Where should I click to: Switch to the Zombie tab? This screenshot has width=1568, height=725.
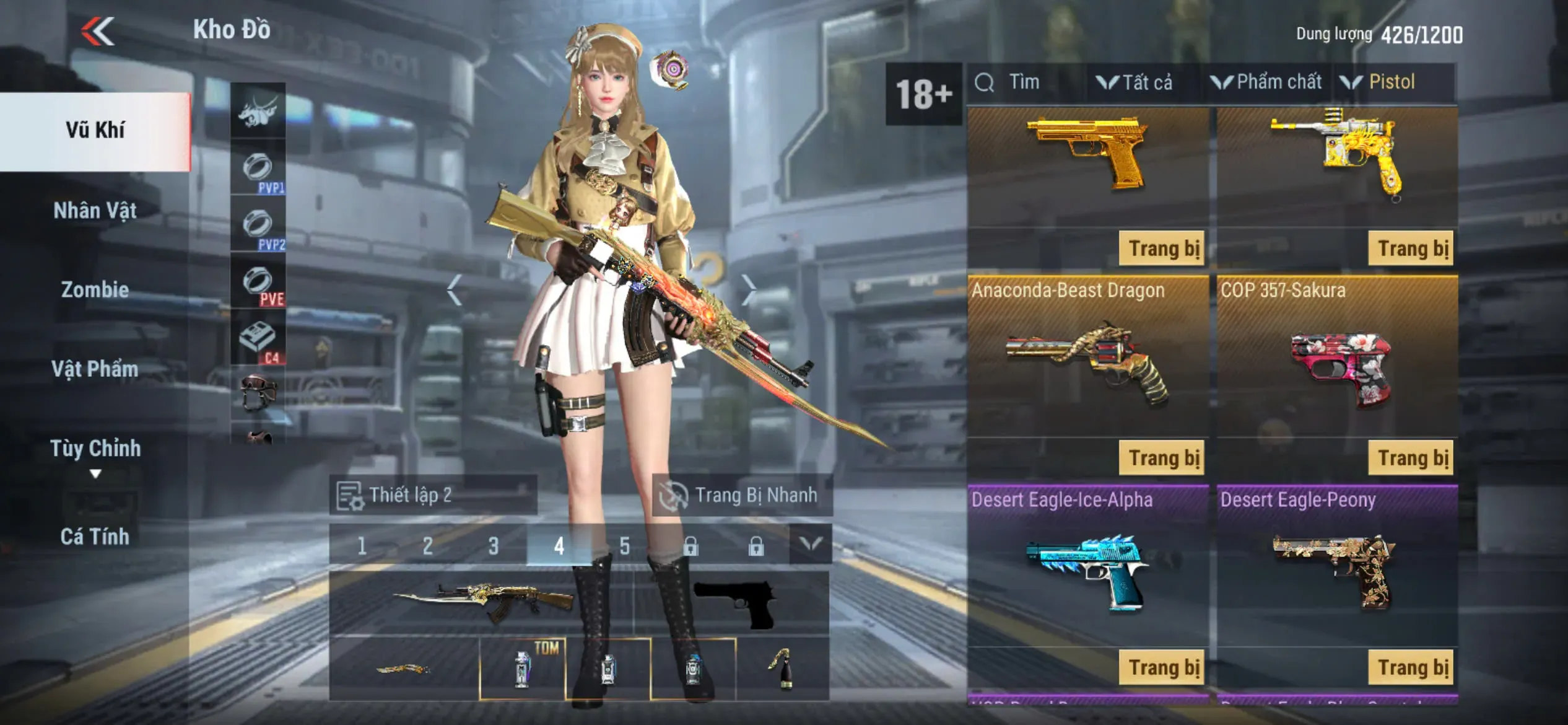tap(95, 289)
